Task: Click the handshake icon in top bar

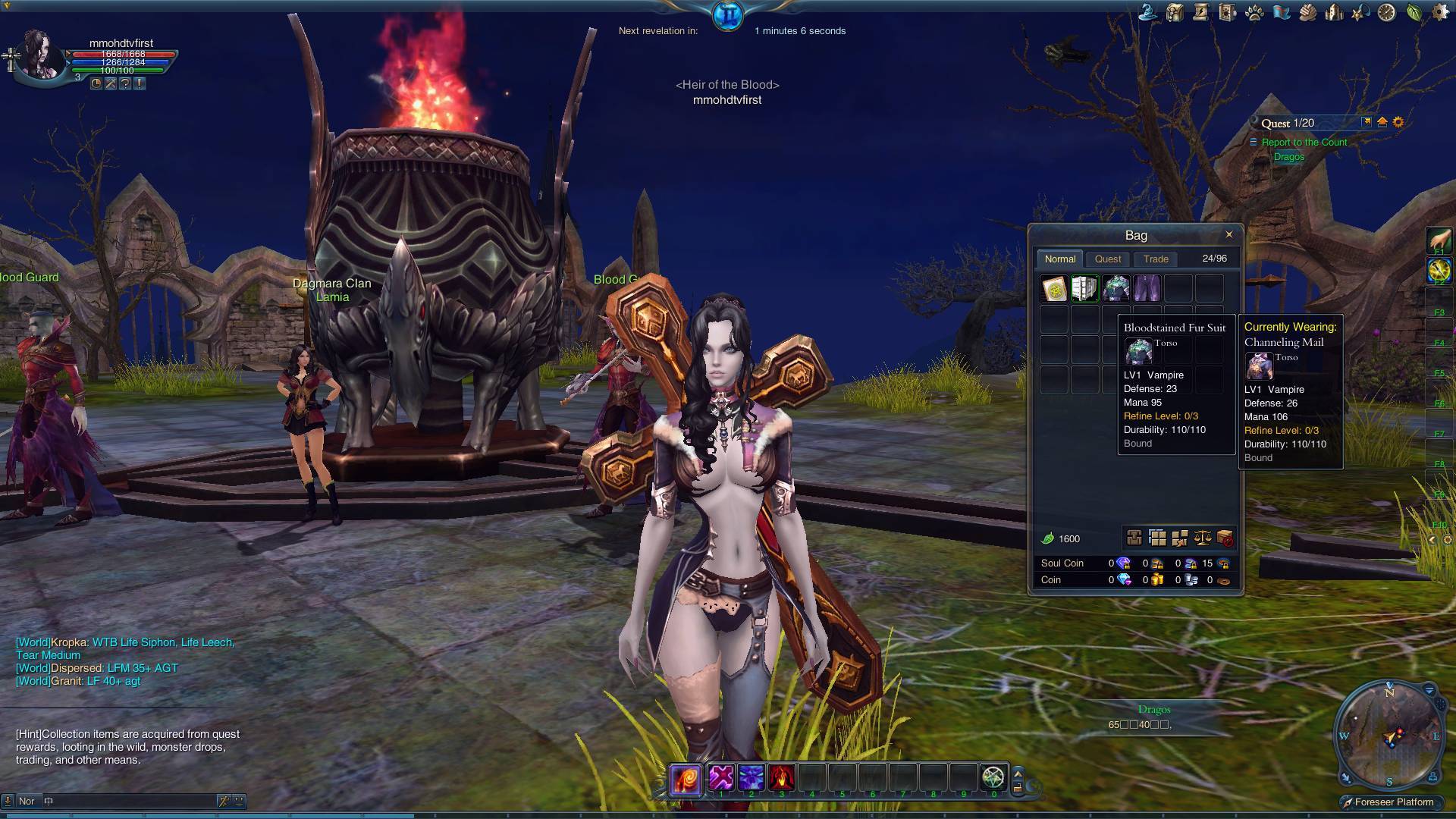Action: click(x=1307, y=13)
